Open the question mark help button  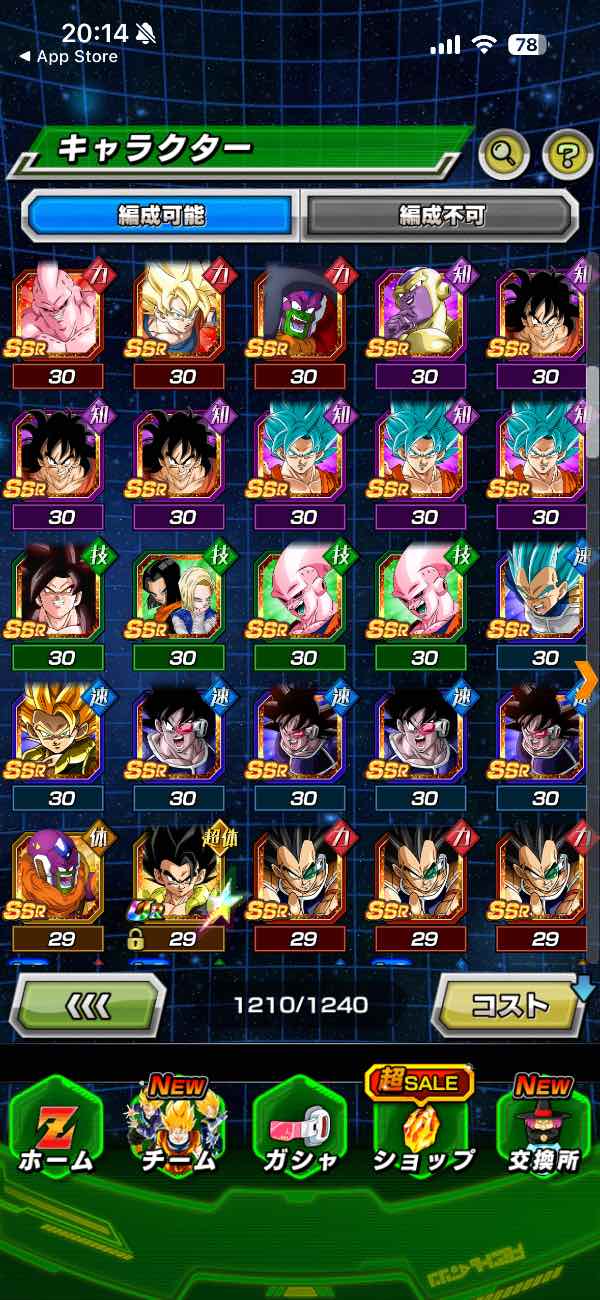pyautogui.click(x=567, y=153)
